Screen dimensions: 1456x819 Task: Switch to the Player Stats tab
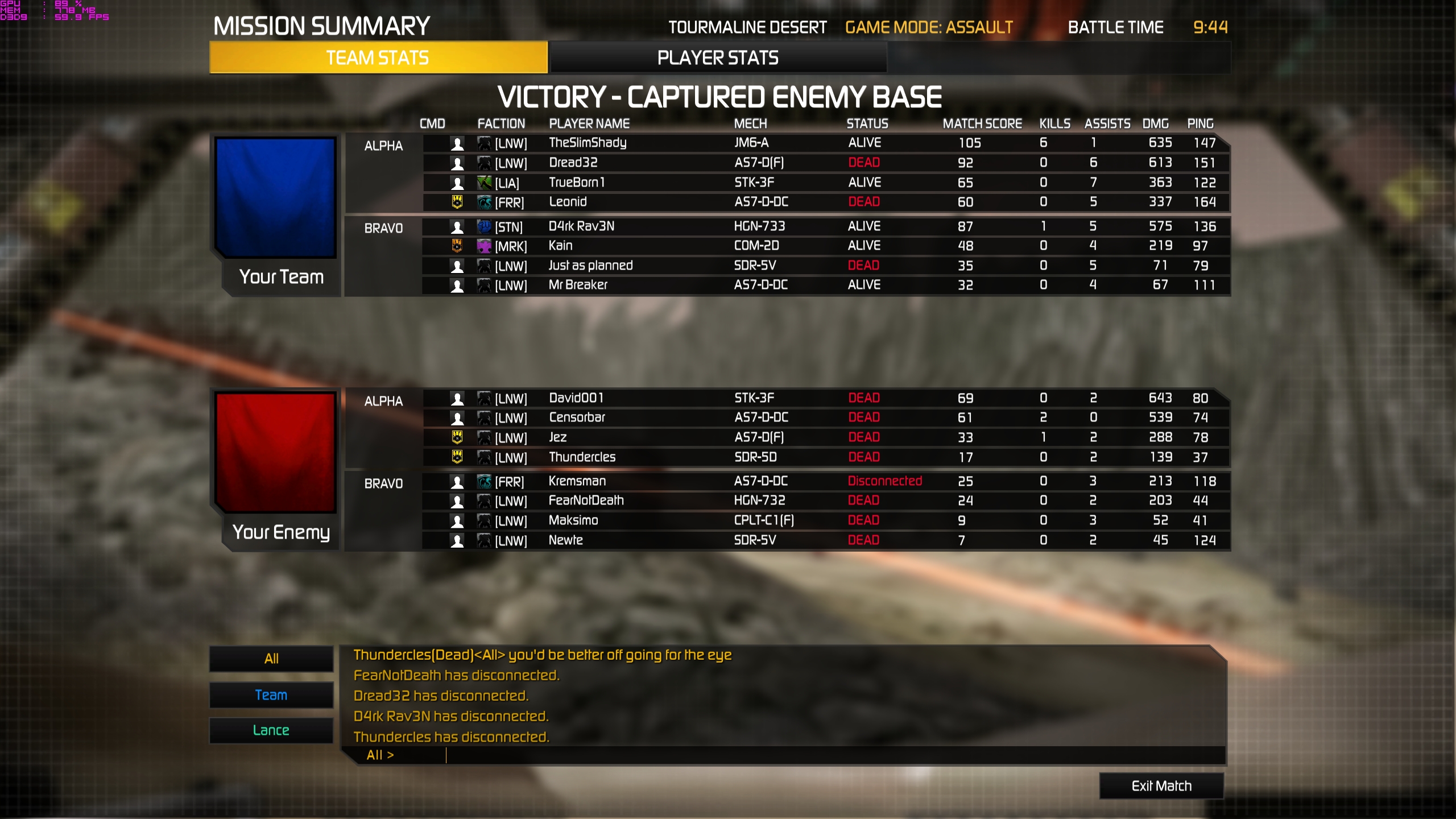pyautogui.click(x=718, y=57)
